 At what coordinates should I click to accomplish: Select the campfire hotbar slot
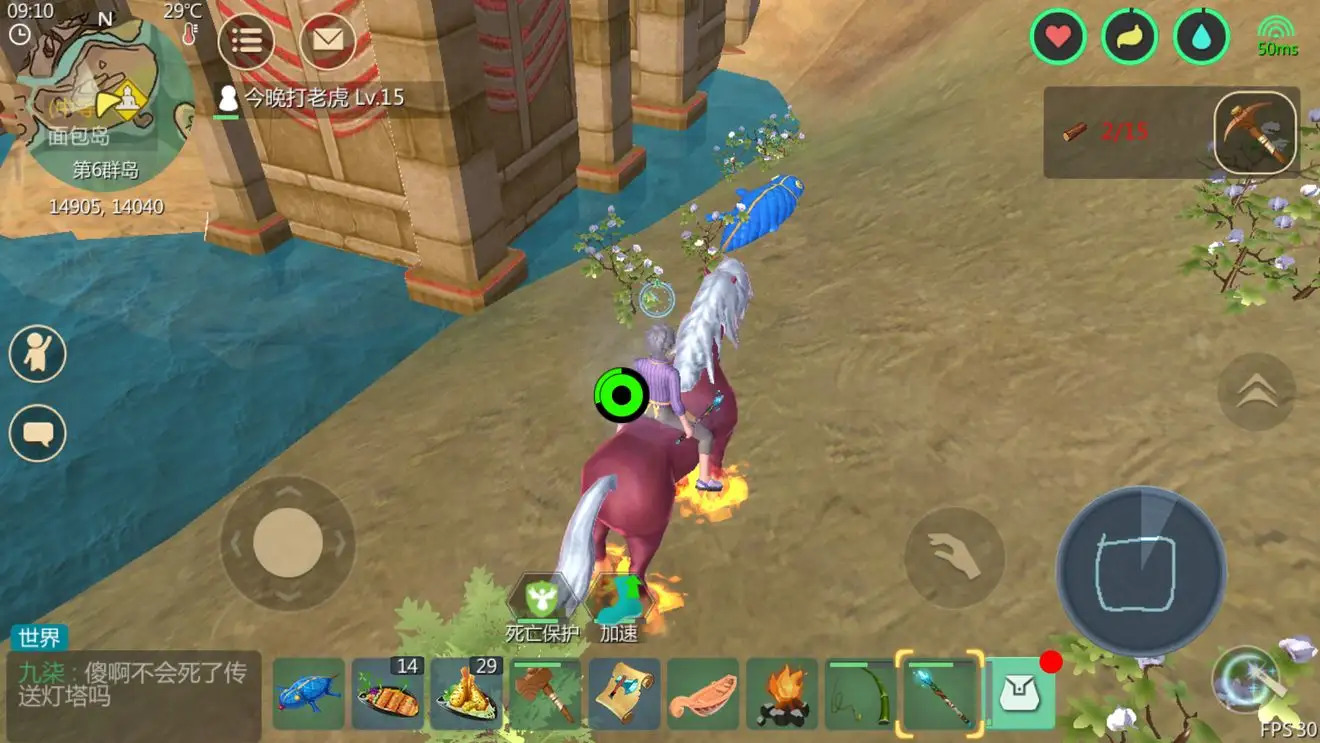click(x=782, y=693)
